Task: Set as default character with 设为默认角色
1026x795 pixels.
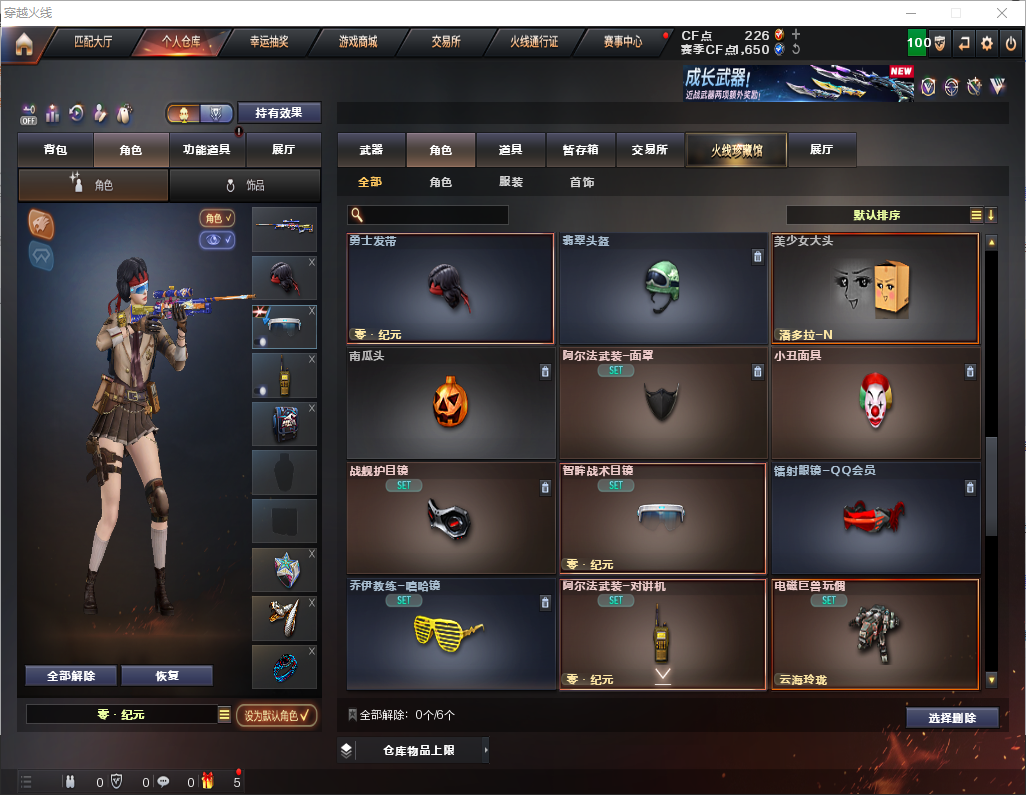Action: [x=277, y=715]
